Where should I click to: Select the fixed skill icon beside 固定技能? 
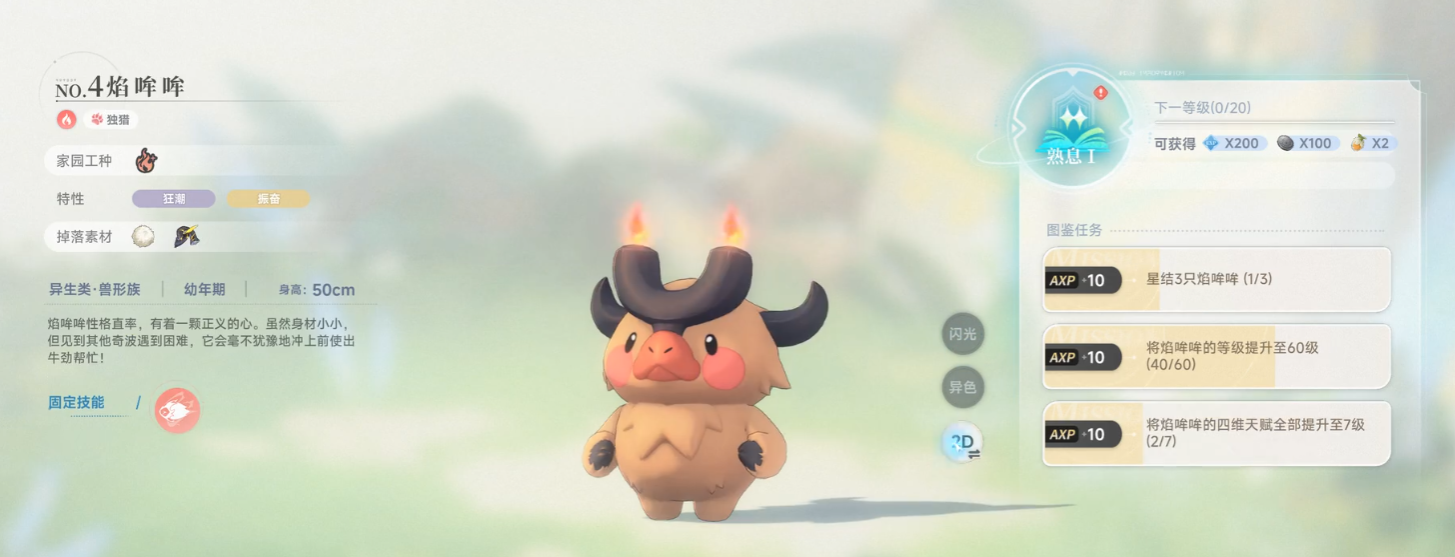(177, 410)
